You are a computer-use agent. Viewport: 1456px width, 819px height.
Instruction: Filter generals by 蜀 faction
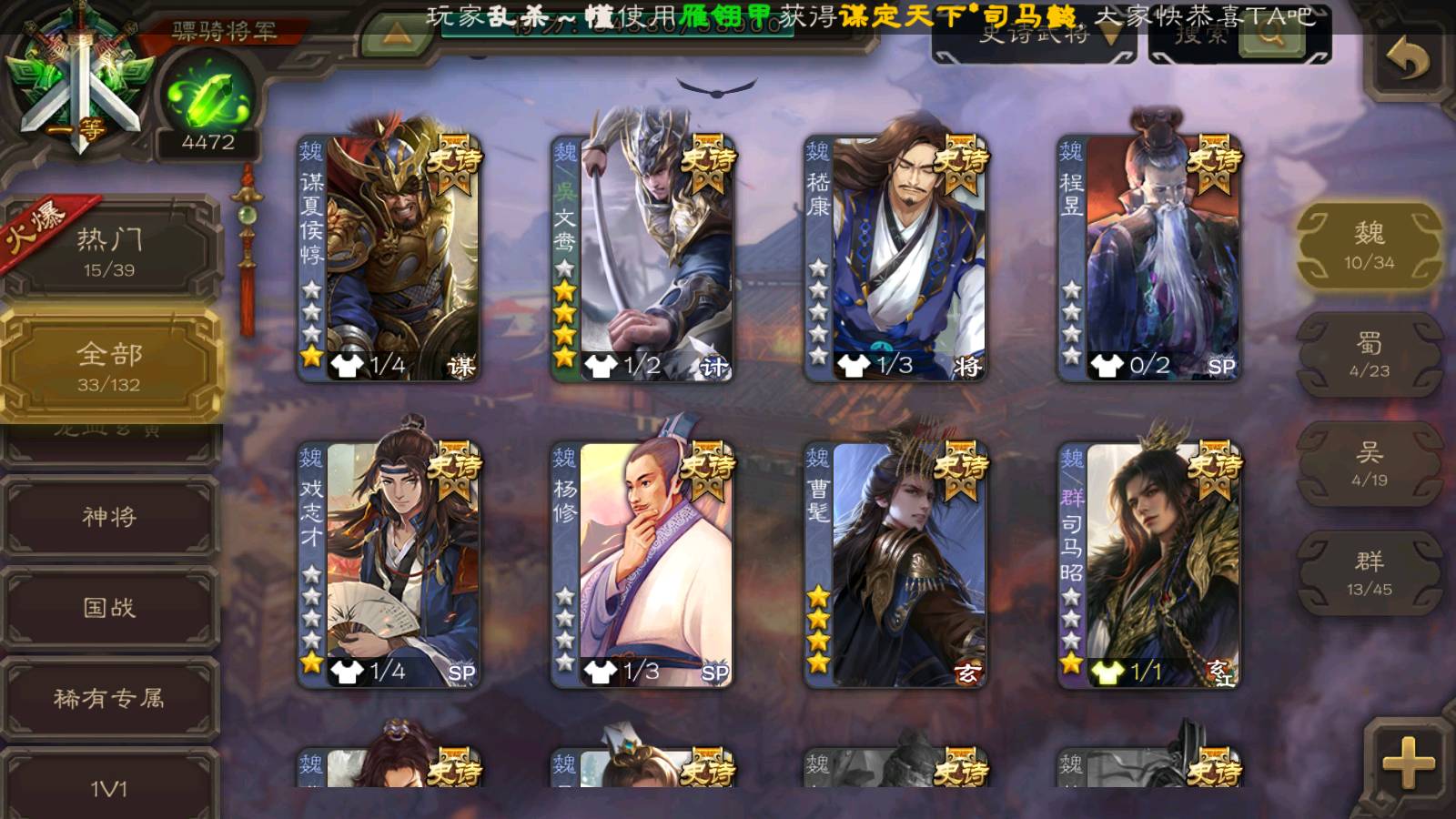[x=1369, y=355]
